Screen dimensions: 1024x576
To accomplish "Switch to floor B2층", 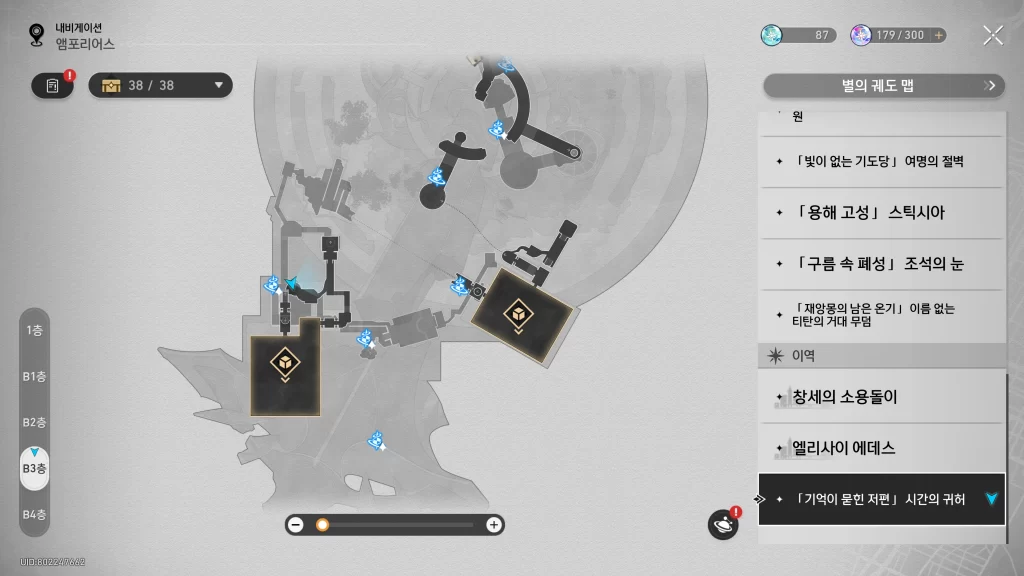I will coord(34,422).
